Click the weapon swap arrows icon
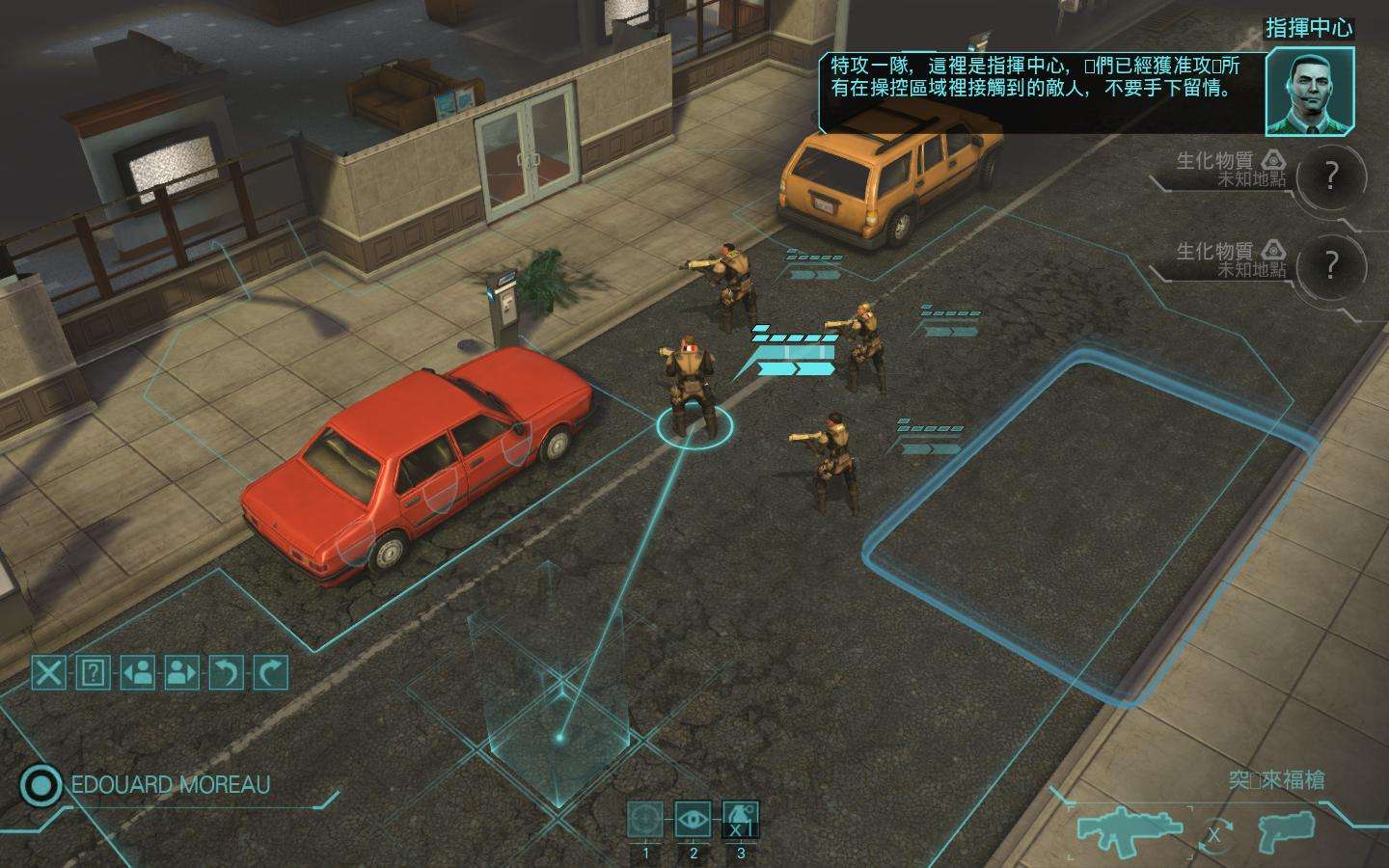The image size is (1389, 868). point(1214,834)
